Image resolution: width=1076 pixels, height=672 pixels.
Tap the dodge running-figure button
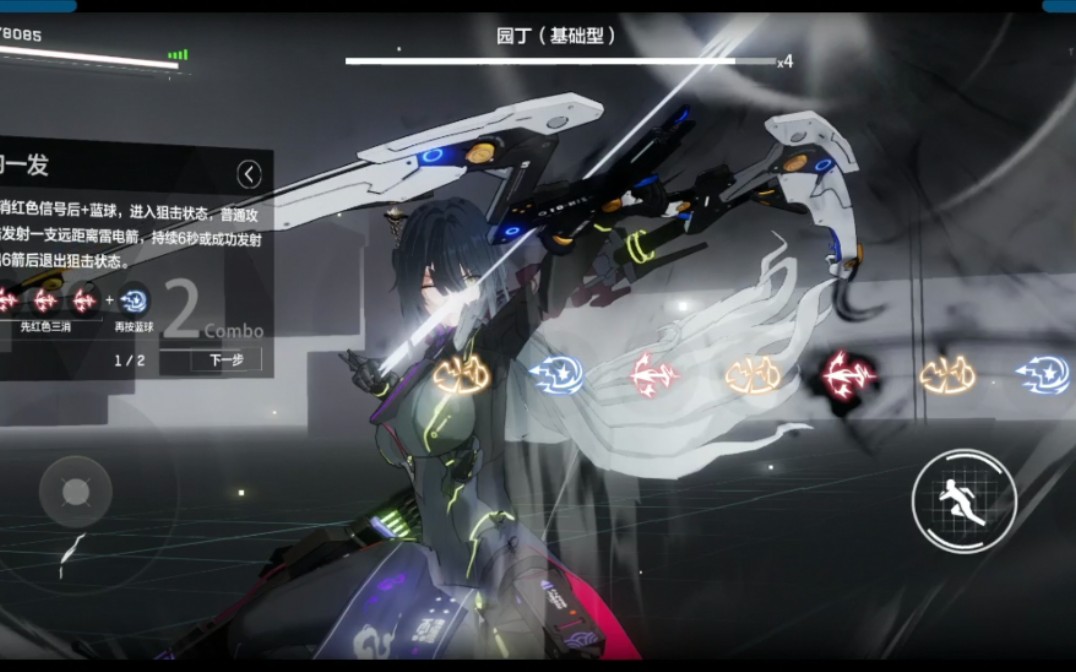pos(964,500)
